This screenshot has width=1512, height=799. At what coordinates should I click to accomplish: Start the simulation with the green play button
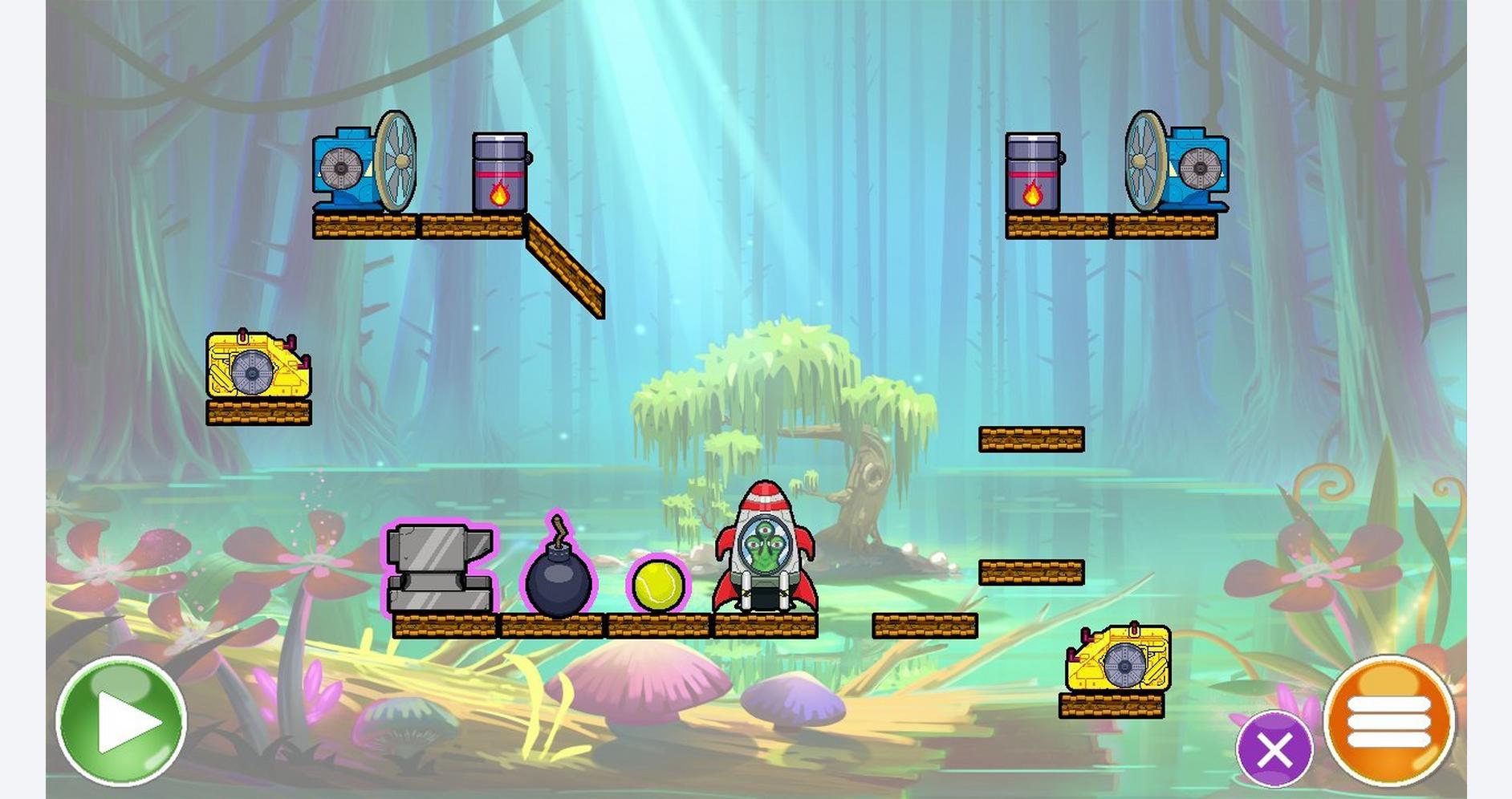click(121, 720)
